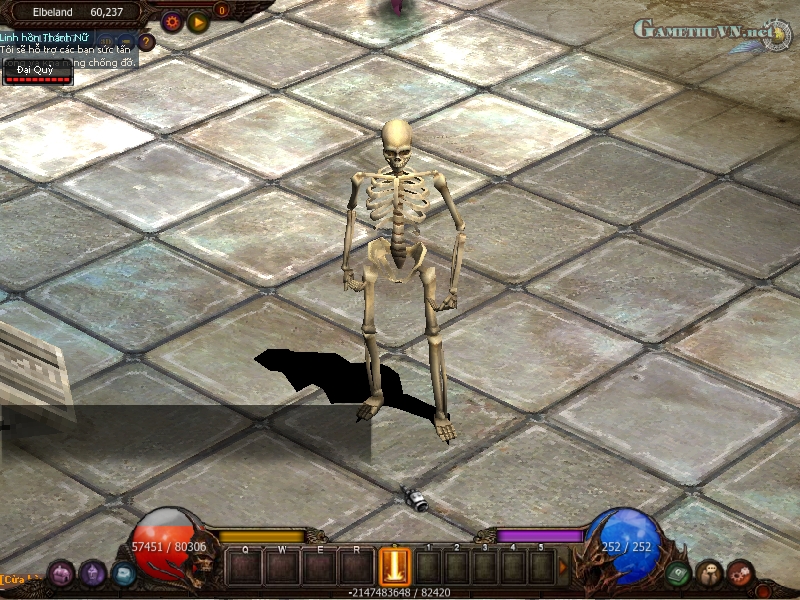Open help with the question mark icon
Image resolution: width=800 pixels, height=600 pixels.
[x=147, y=42]
